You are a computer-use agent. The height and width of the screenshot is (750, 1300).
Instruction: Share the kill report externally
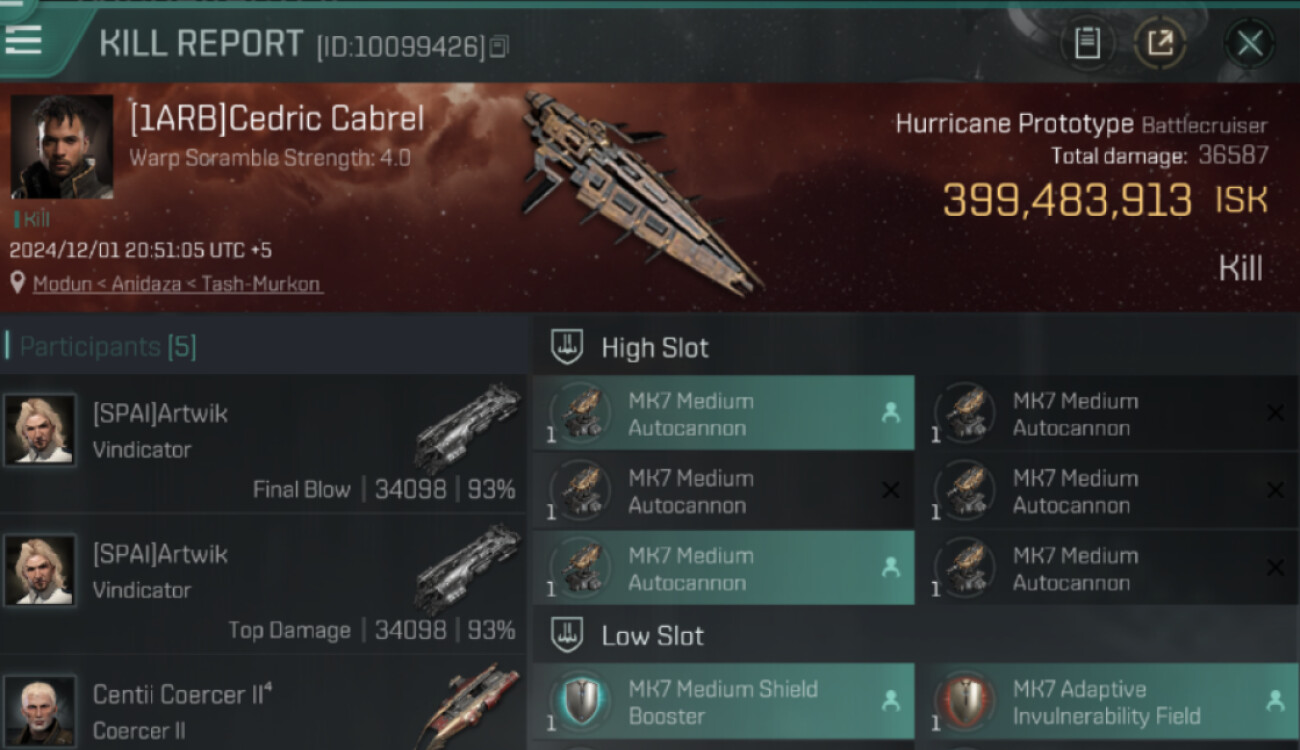(1160, 43)
